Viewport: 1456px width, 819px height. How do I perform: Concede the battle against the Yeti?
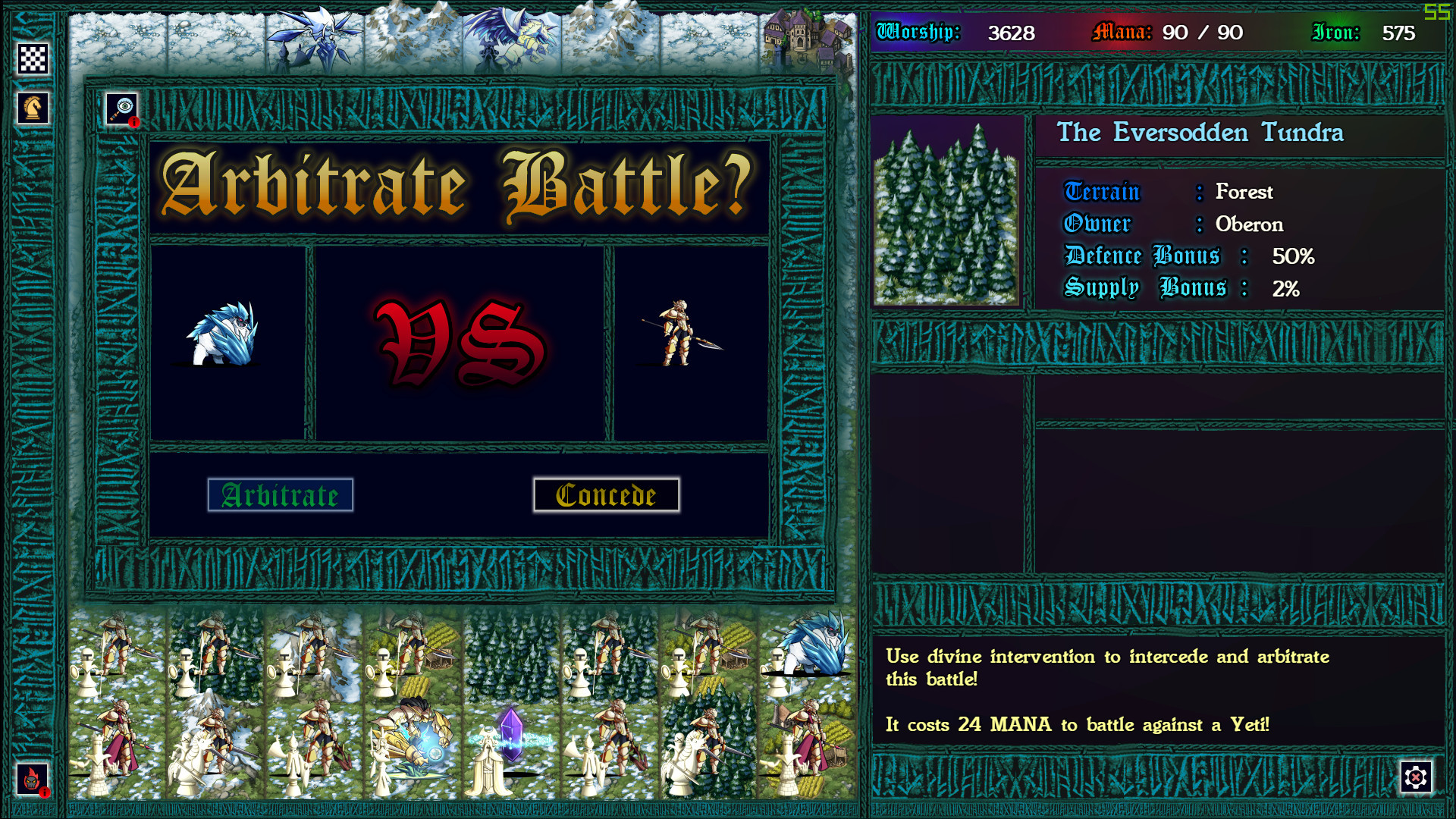(606, 494)
